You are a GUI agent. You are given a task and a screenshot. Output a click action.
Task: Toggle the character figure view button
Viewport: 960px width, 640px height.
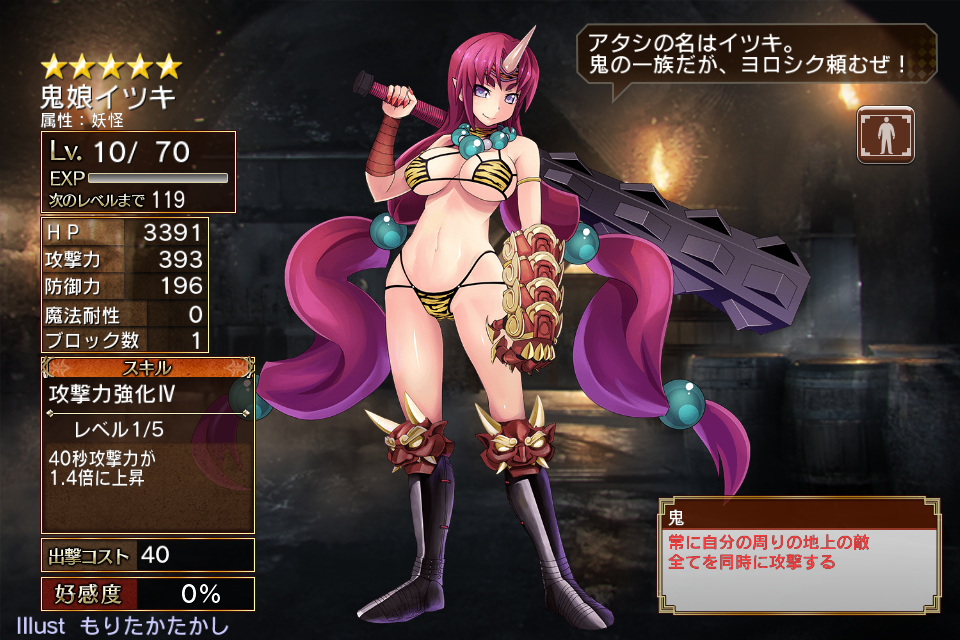(x=885, y=135)
